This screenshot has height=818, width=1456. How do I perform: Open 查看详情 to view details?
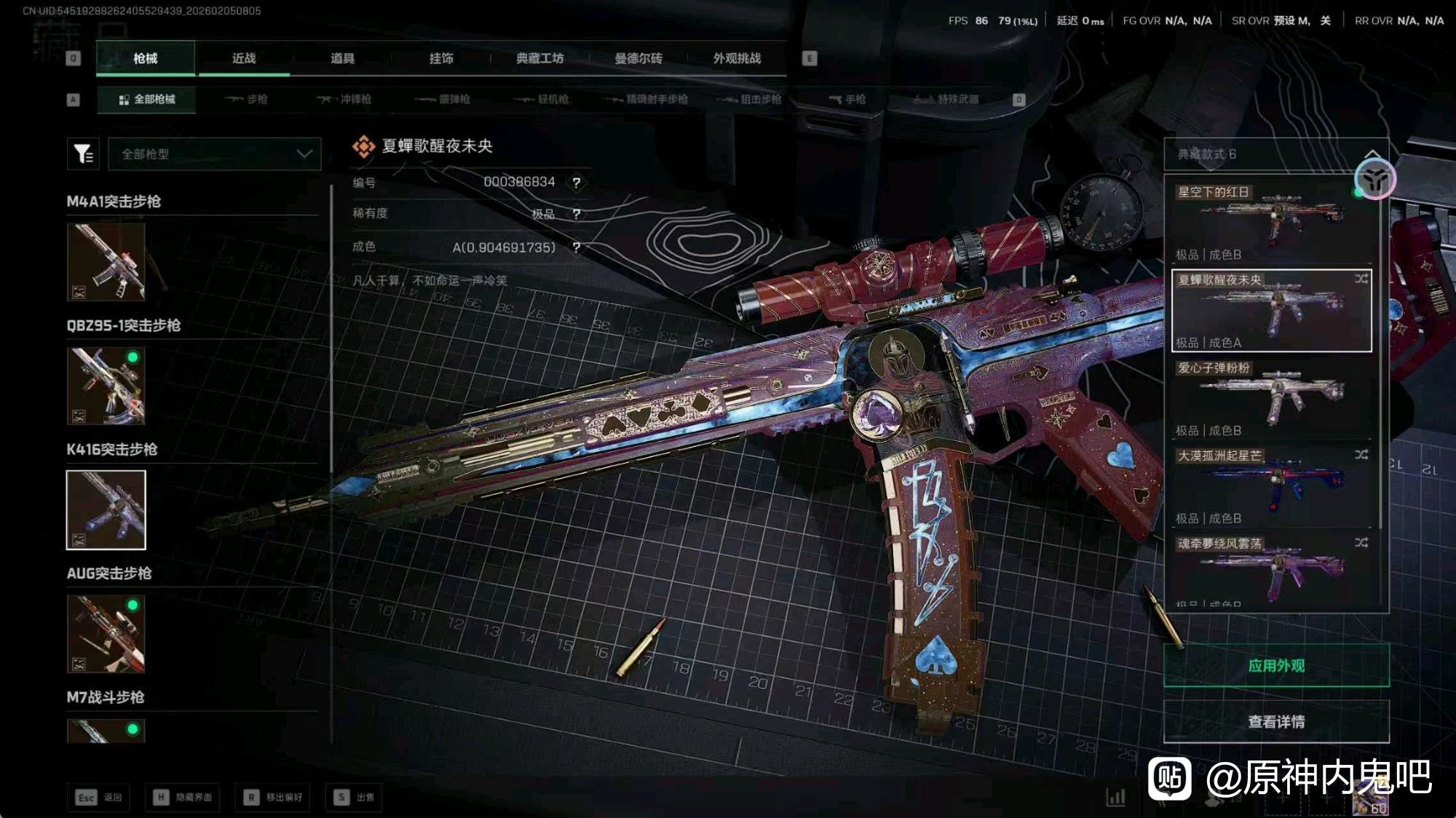pos(1276,721)
